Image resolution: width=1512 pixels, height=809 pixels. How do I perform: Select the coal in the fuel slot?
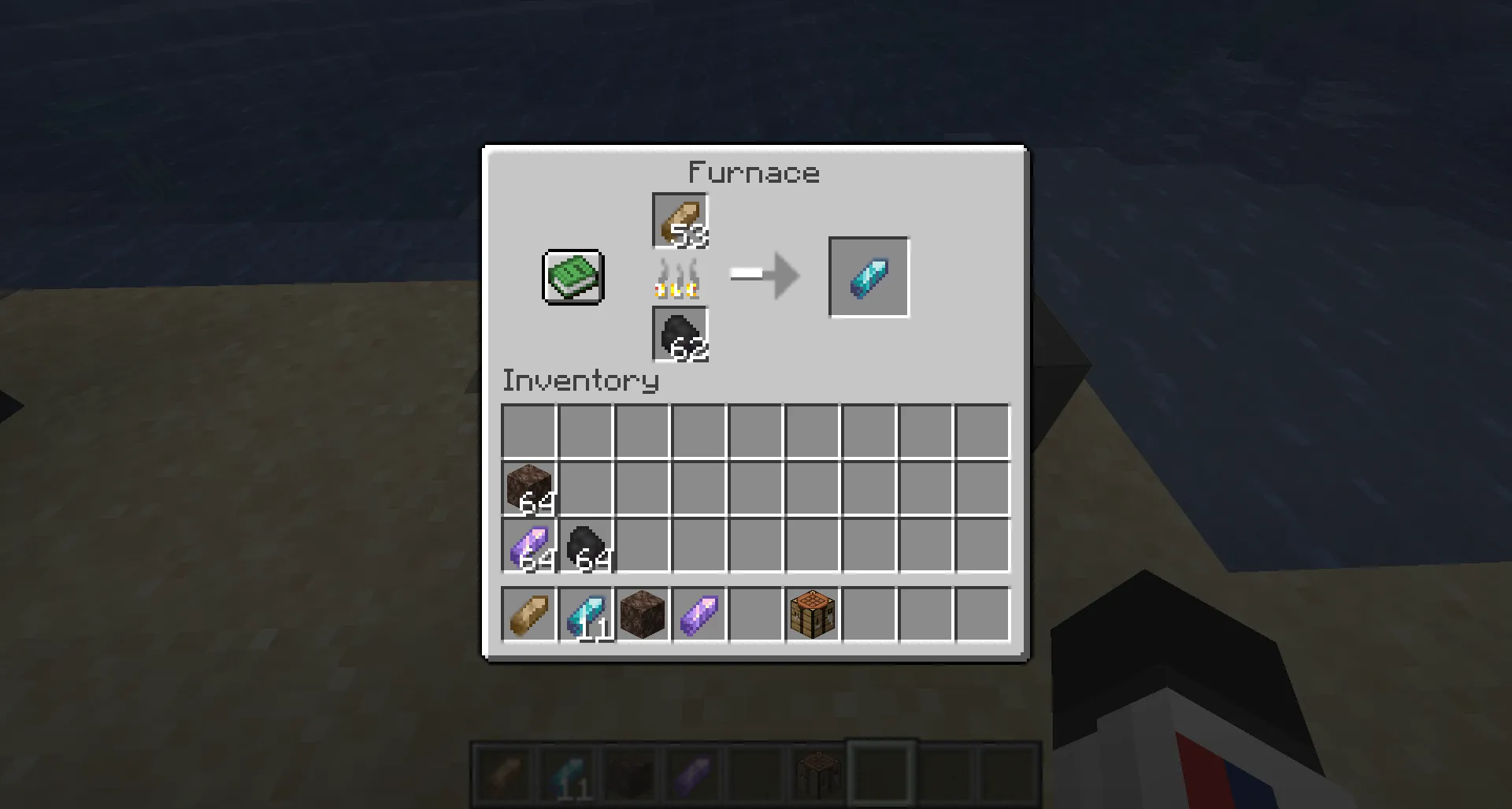(680, 334)
